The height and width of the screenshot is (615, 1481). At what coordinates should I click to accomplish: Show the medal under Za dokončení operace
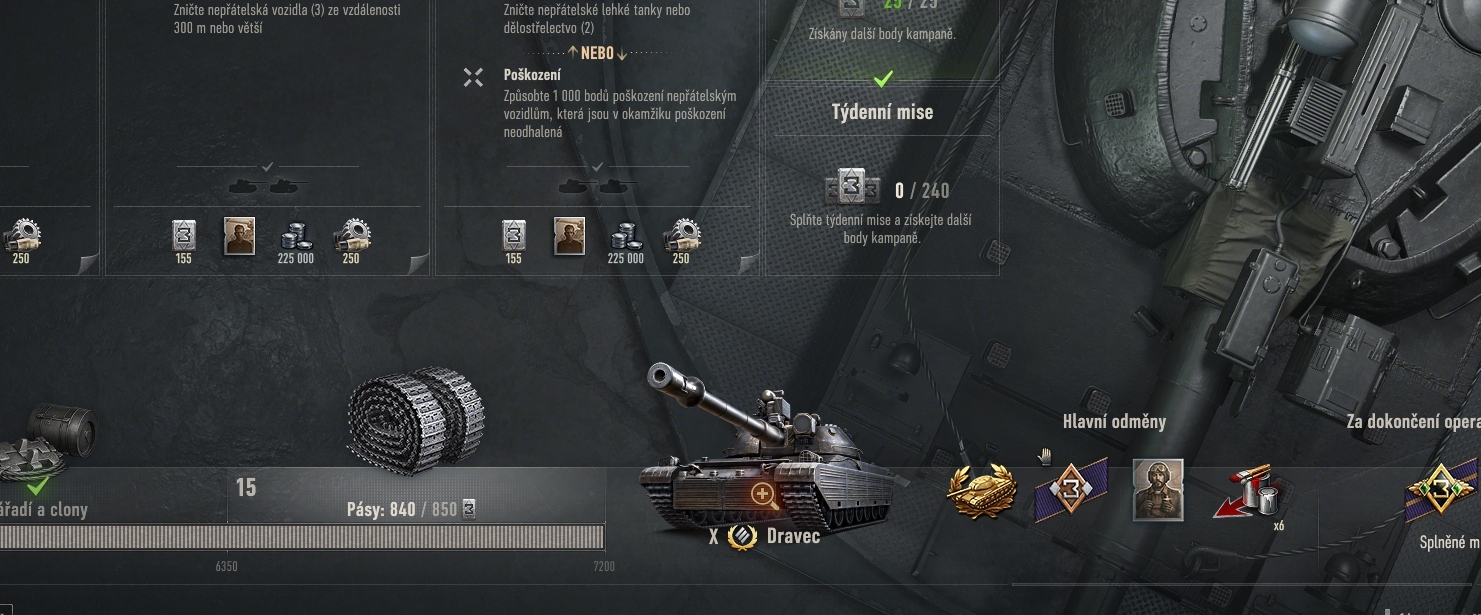pyautogui.click(x=1441, y=492)
